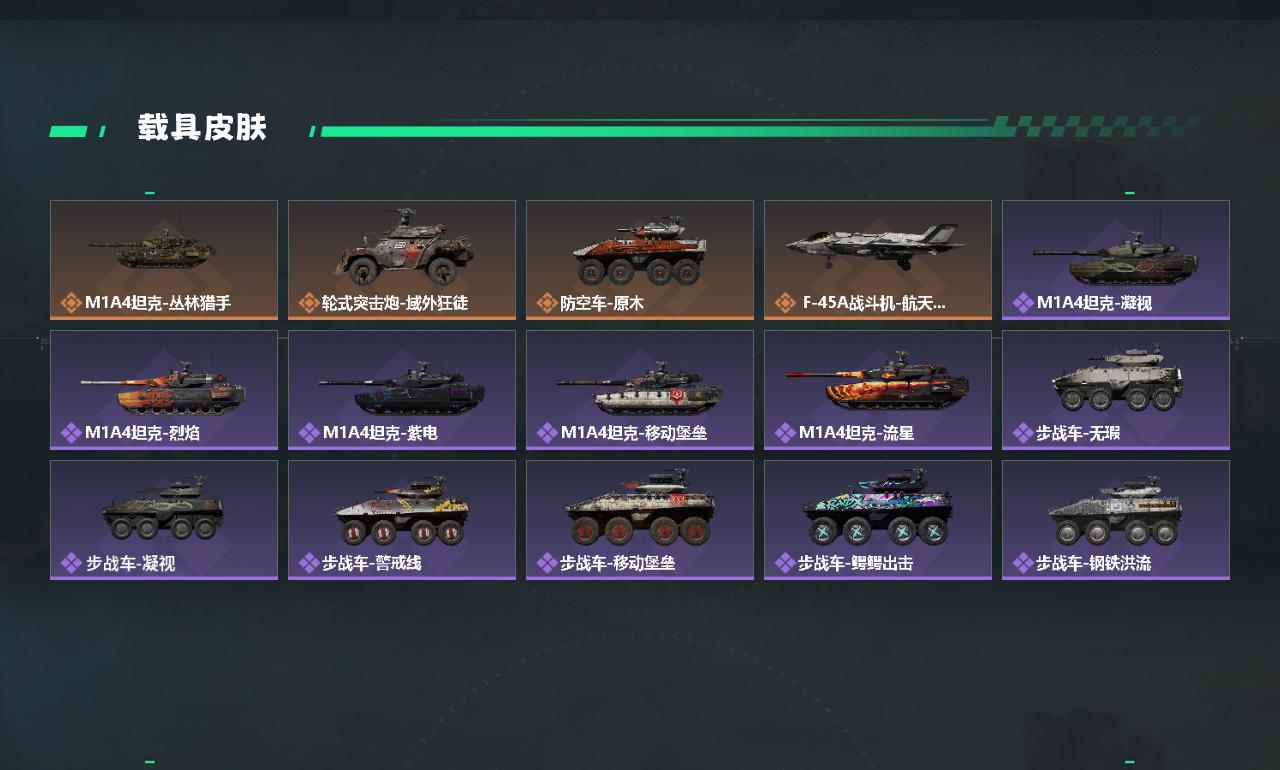Image resolution: width=1280 pixels, height=770 pixels.
Task: Open the M1A4坦克-流星 skin card
Action: tap(878, 390)
